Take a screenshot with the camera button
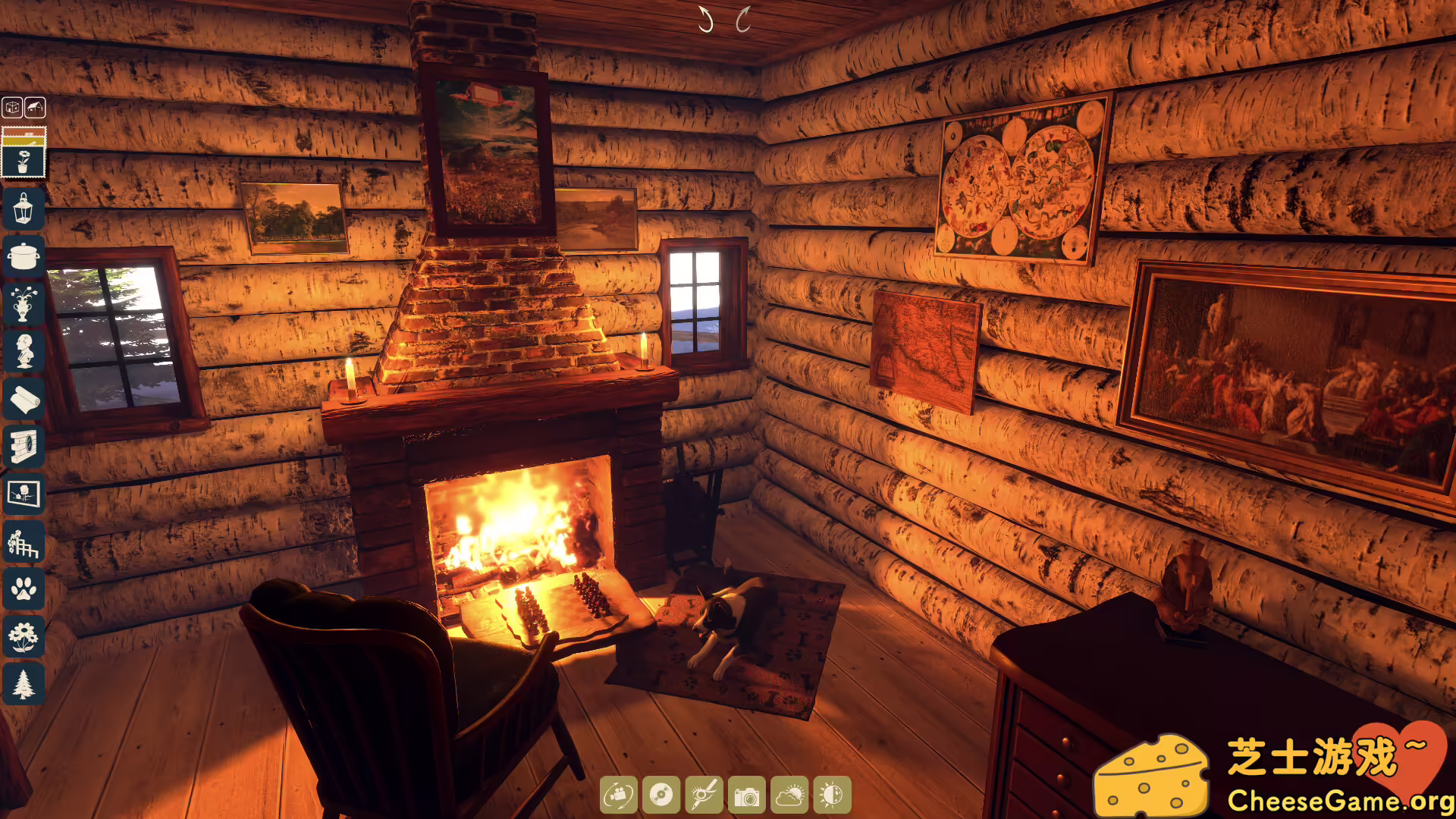The image size is (1456, 819). coord(747,795)
